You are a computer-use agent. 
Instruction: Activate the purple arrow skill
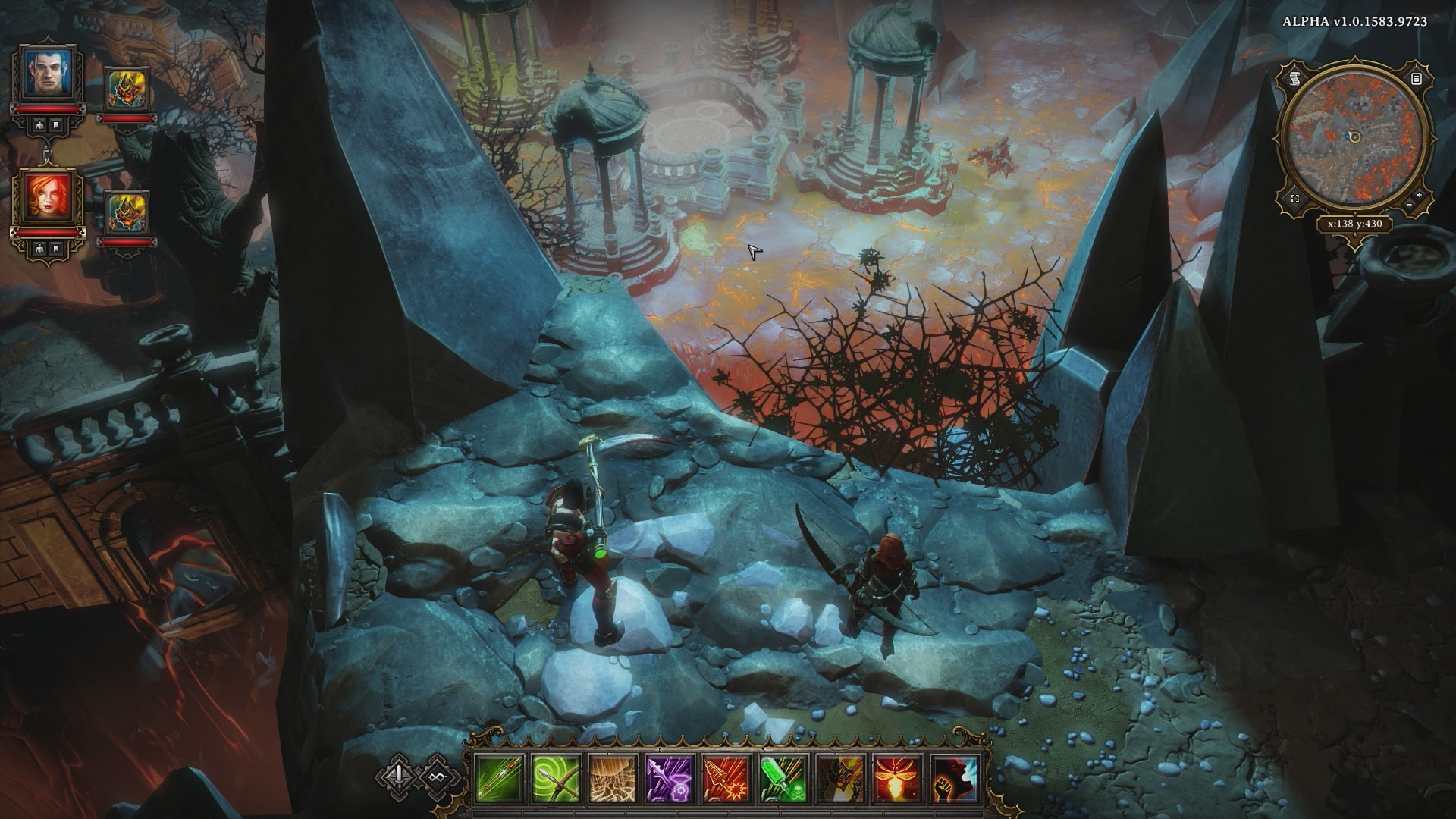(x=670, y=779)
